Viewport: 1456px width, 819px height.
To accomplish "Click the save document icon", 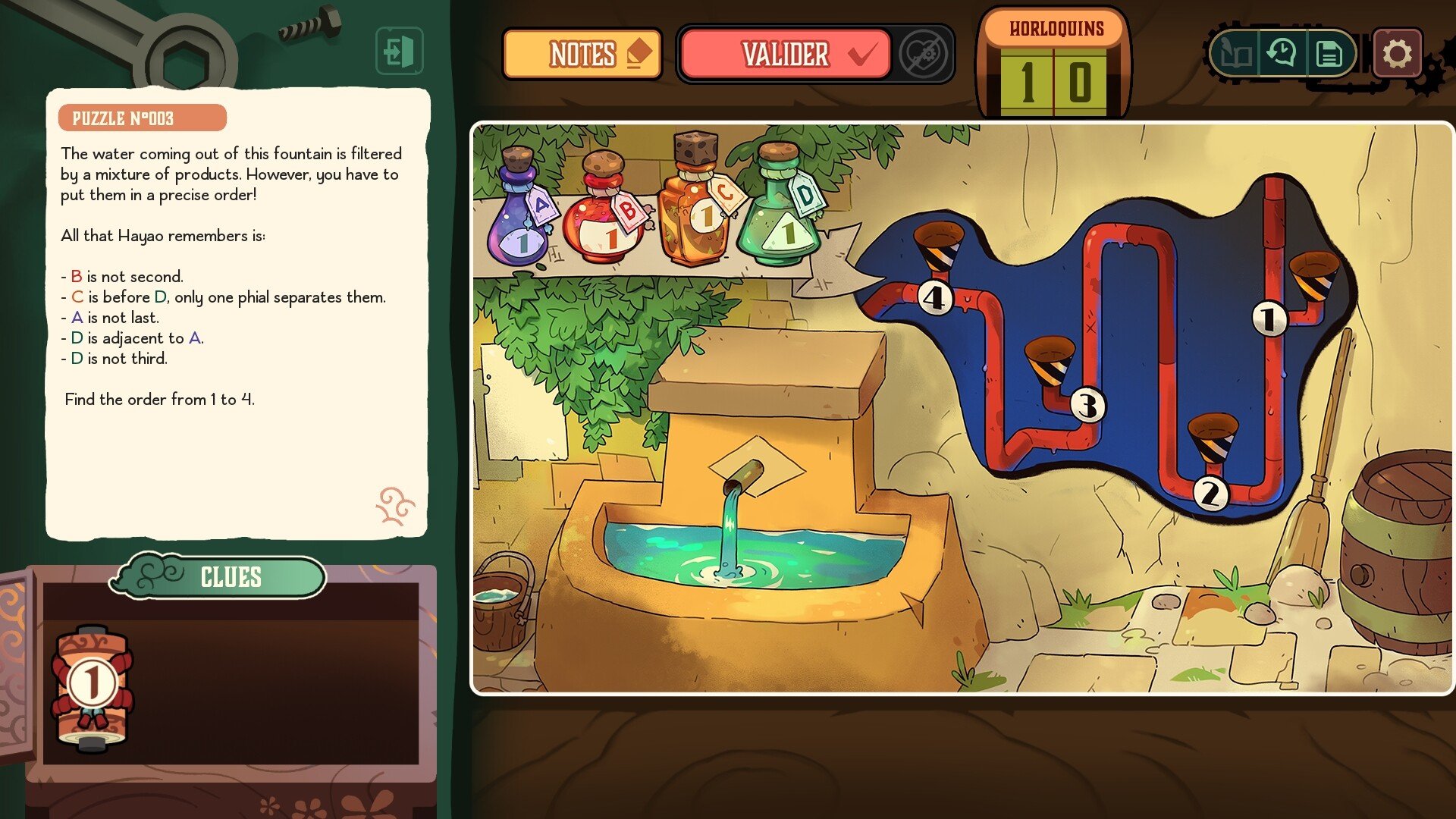I will pyautogui.click(x=1329, y=54).
